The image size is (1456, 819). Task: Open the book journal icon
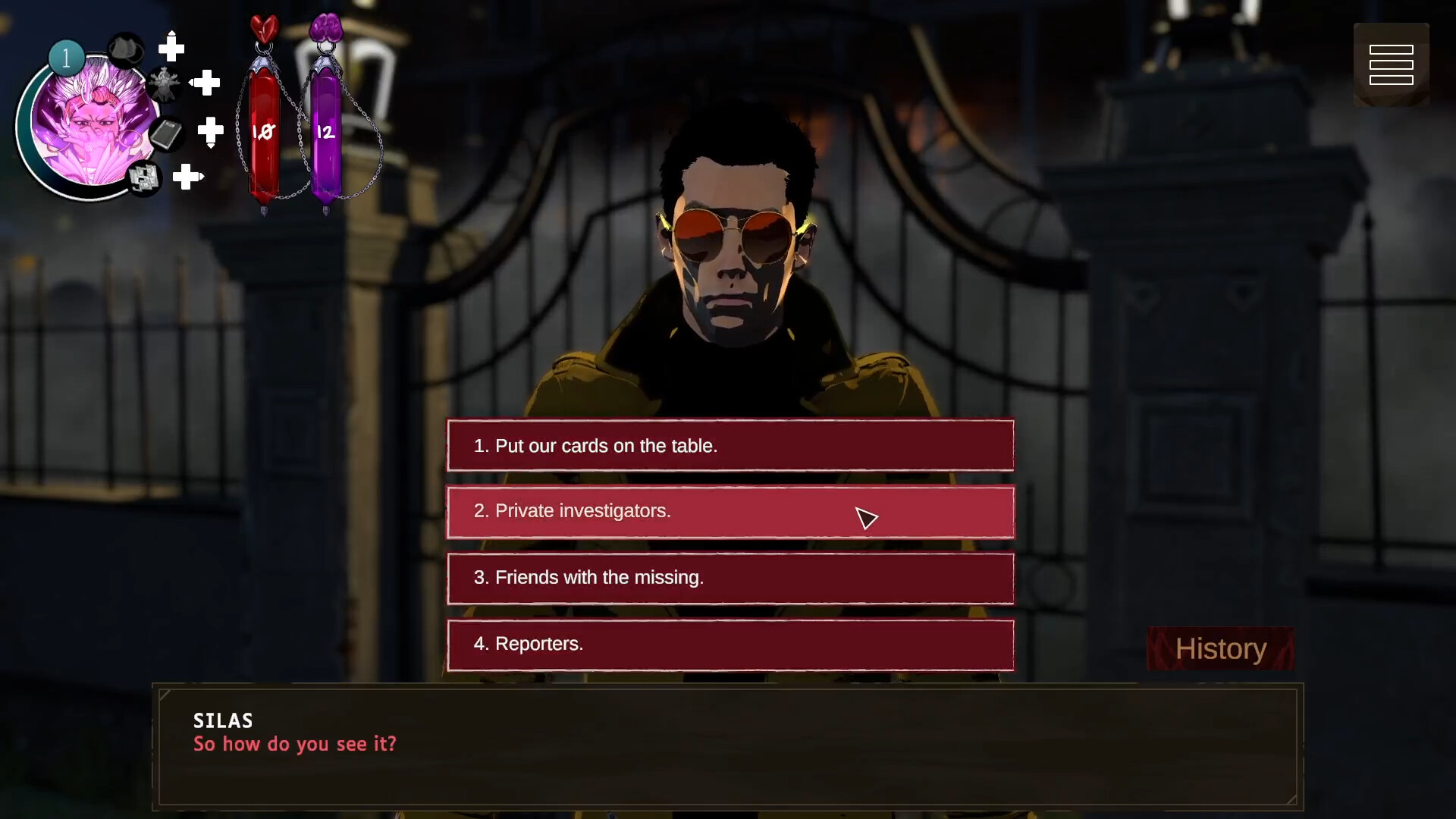coord(166,135)
